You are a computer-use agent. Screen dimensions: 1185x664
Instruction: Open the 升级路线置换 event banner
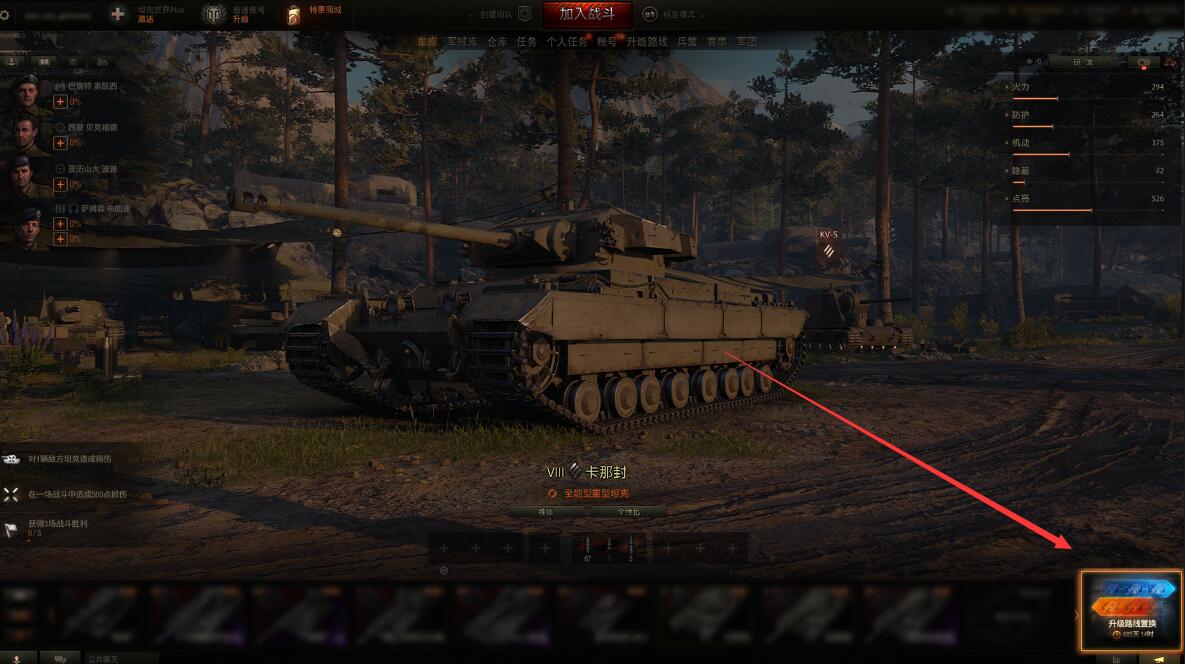pos(1130,612)
